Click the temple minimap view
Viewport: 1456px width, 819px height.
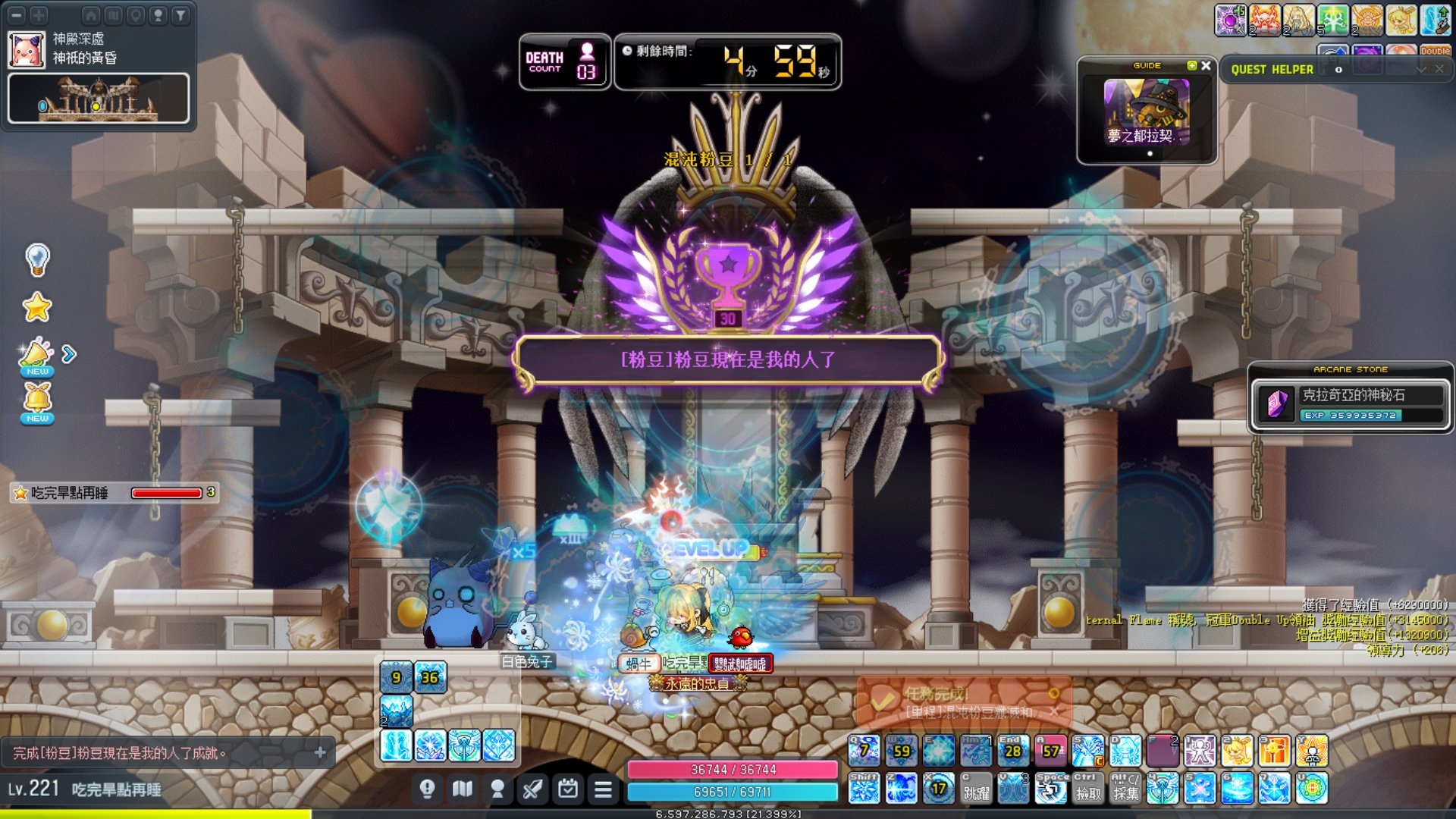[x=99, y=98]
